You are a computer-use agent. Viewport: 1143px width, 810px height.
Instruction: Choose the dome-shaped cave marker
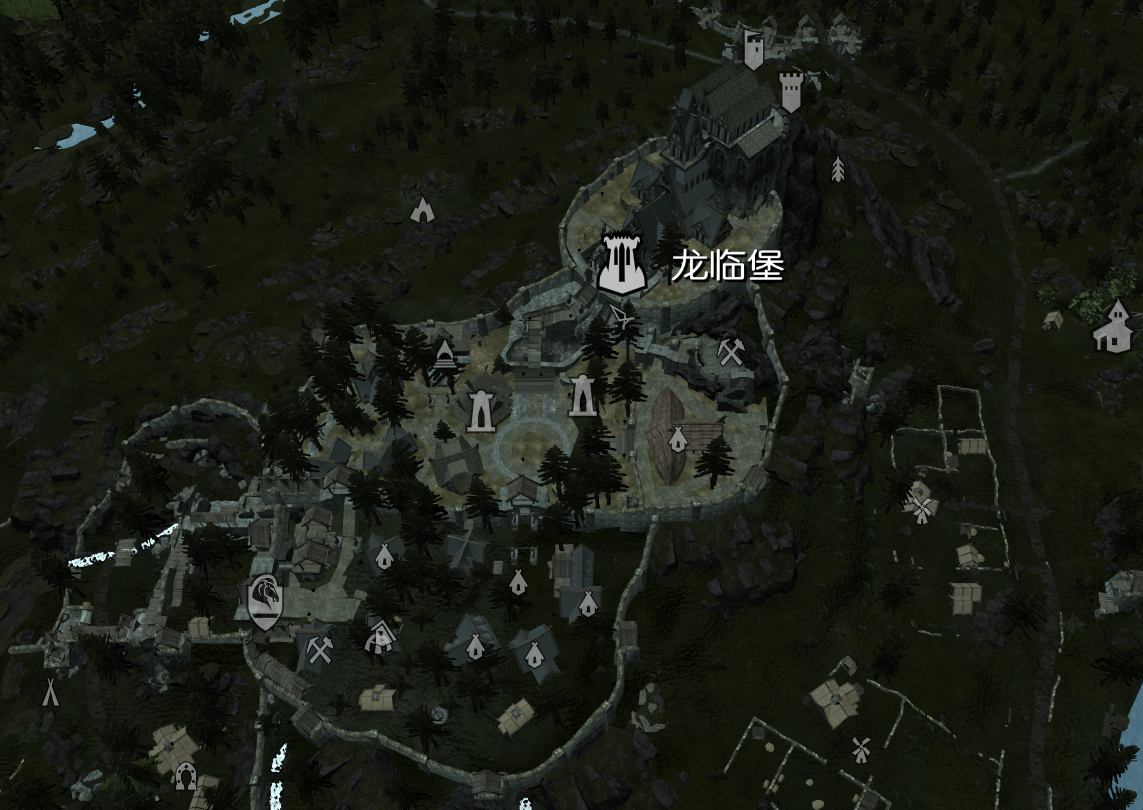422,209
